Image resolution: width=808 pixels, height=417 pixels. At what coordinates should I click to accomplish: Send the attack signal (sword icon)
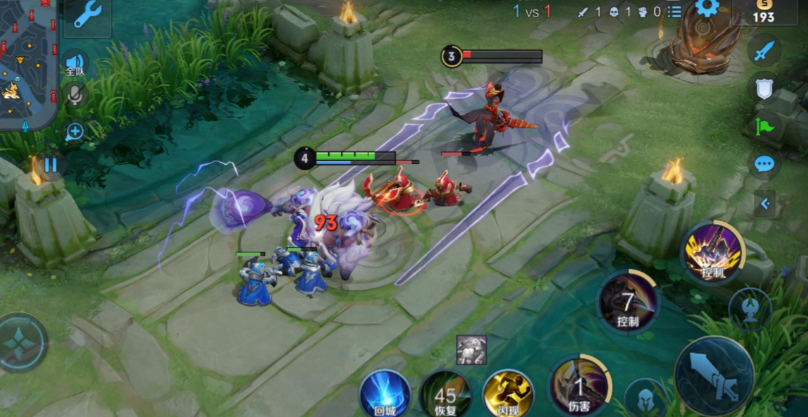click(x=764, y=51)
